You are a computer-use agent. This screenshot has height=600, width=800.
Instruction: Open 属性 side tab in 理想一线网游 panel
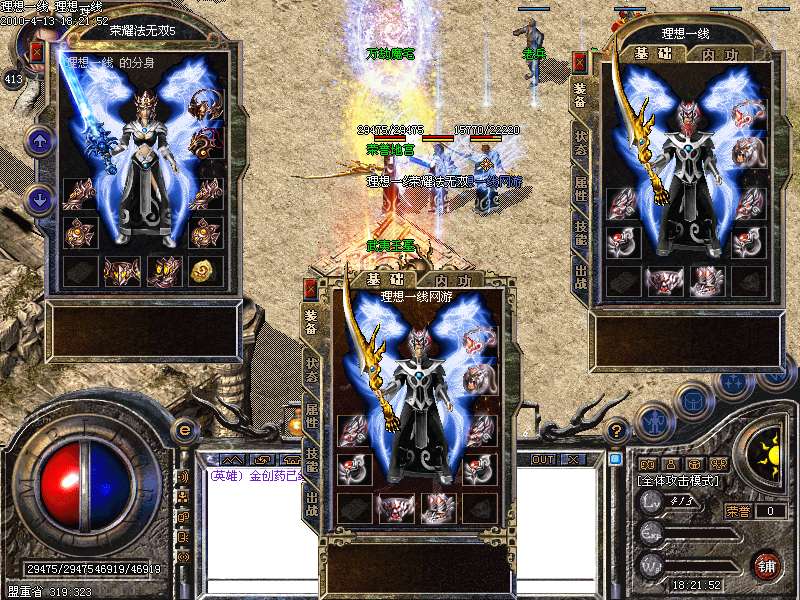tap(311, 414)
